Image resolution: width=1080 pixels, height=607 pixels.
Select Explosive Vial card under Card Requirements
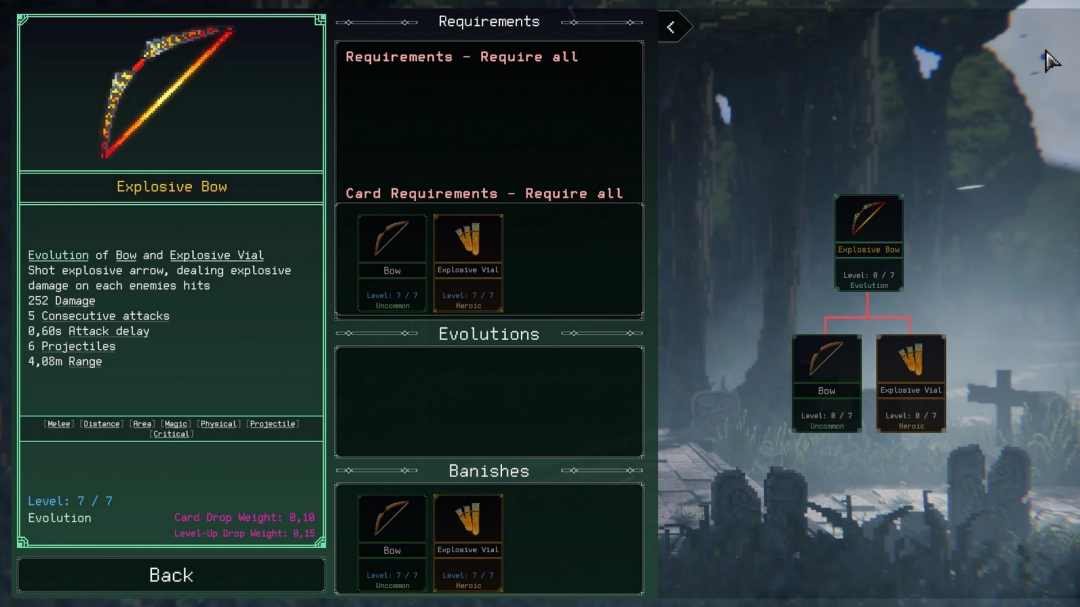[x=468, y=262]
